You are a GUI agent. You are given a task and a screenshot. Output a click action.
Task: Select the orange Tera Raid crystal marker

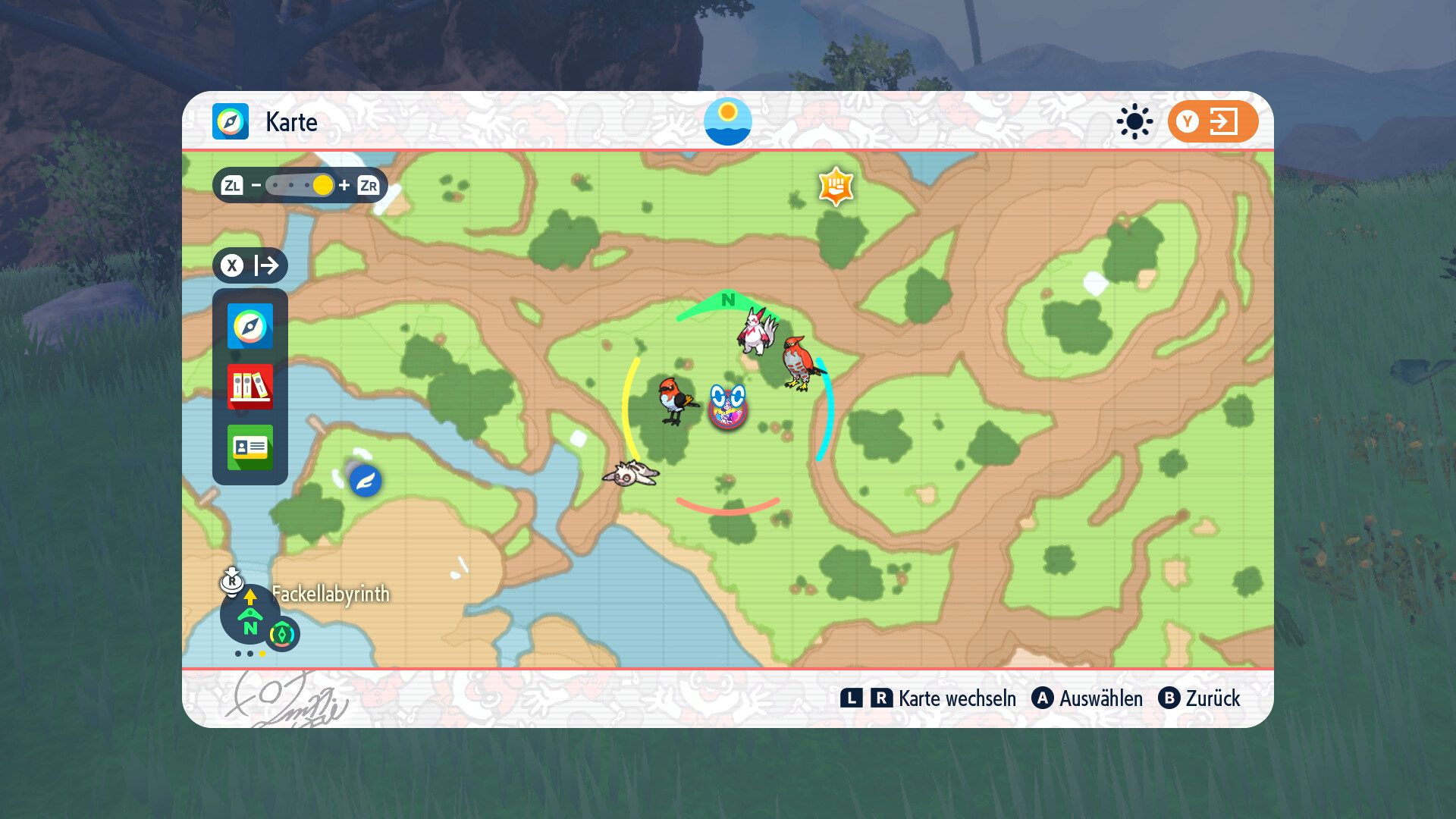pos(836,187)
